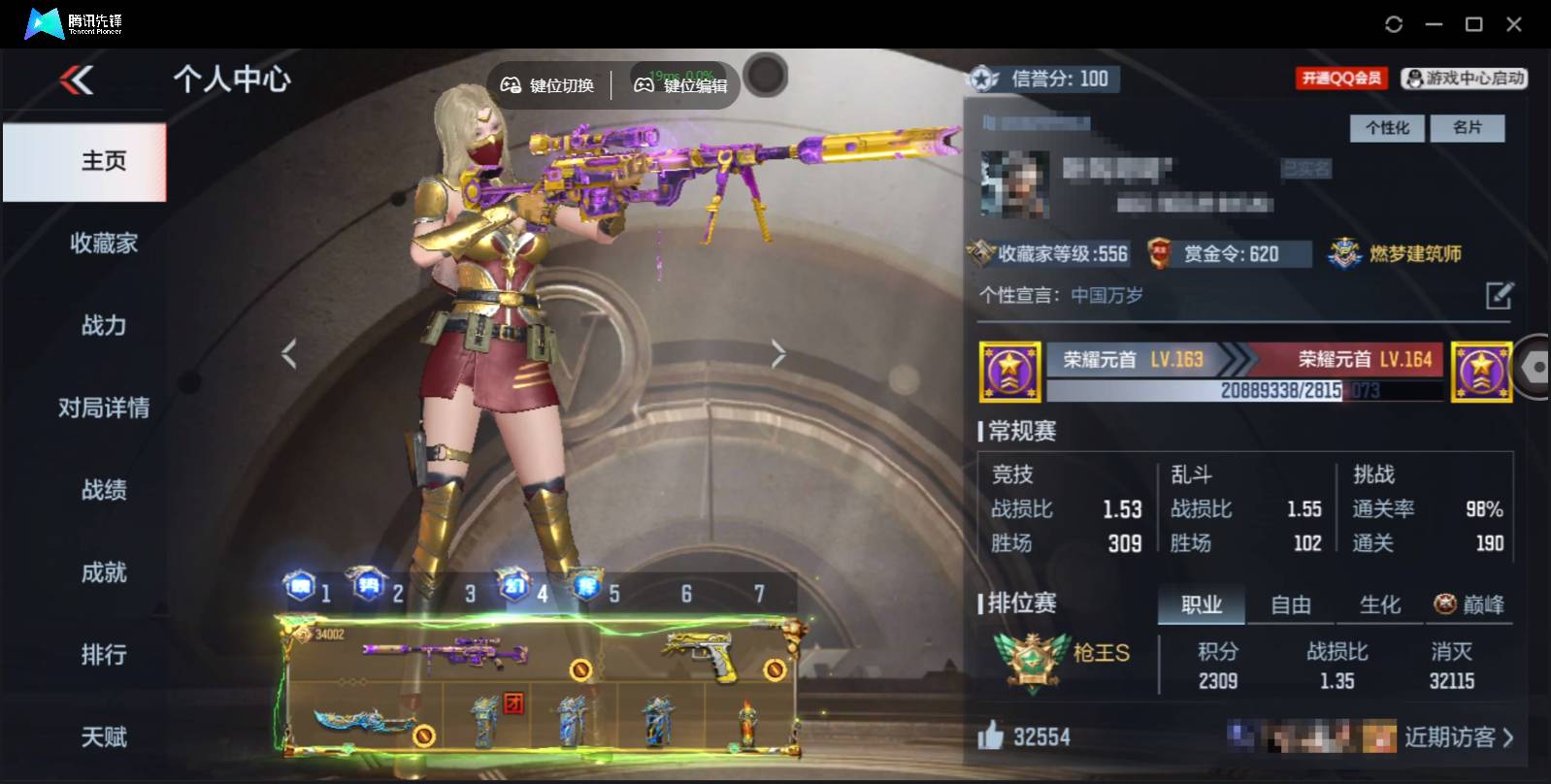Show the previous character with the left arrow
The width and height of the screenshot is (1551, 784).
tap(288, 354)
